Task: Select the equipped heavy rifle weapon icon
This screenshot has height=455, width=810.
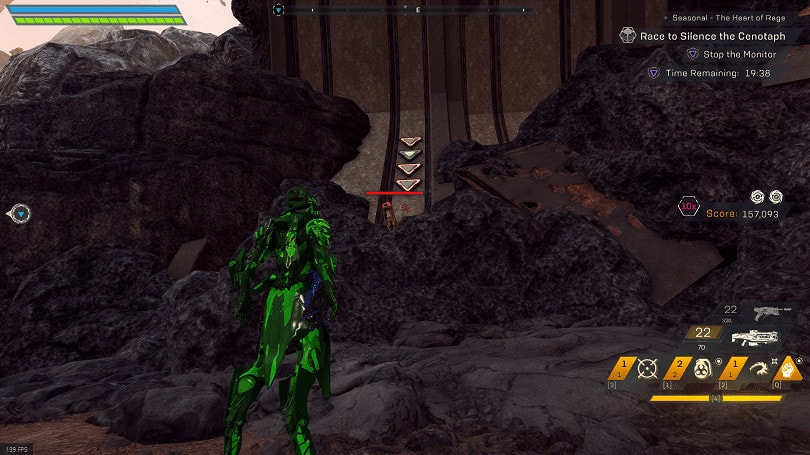Action: tap(754, 338)
